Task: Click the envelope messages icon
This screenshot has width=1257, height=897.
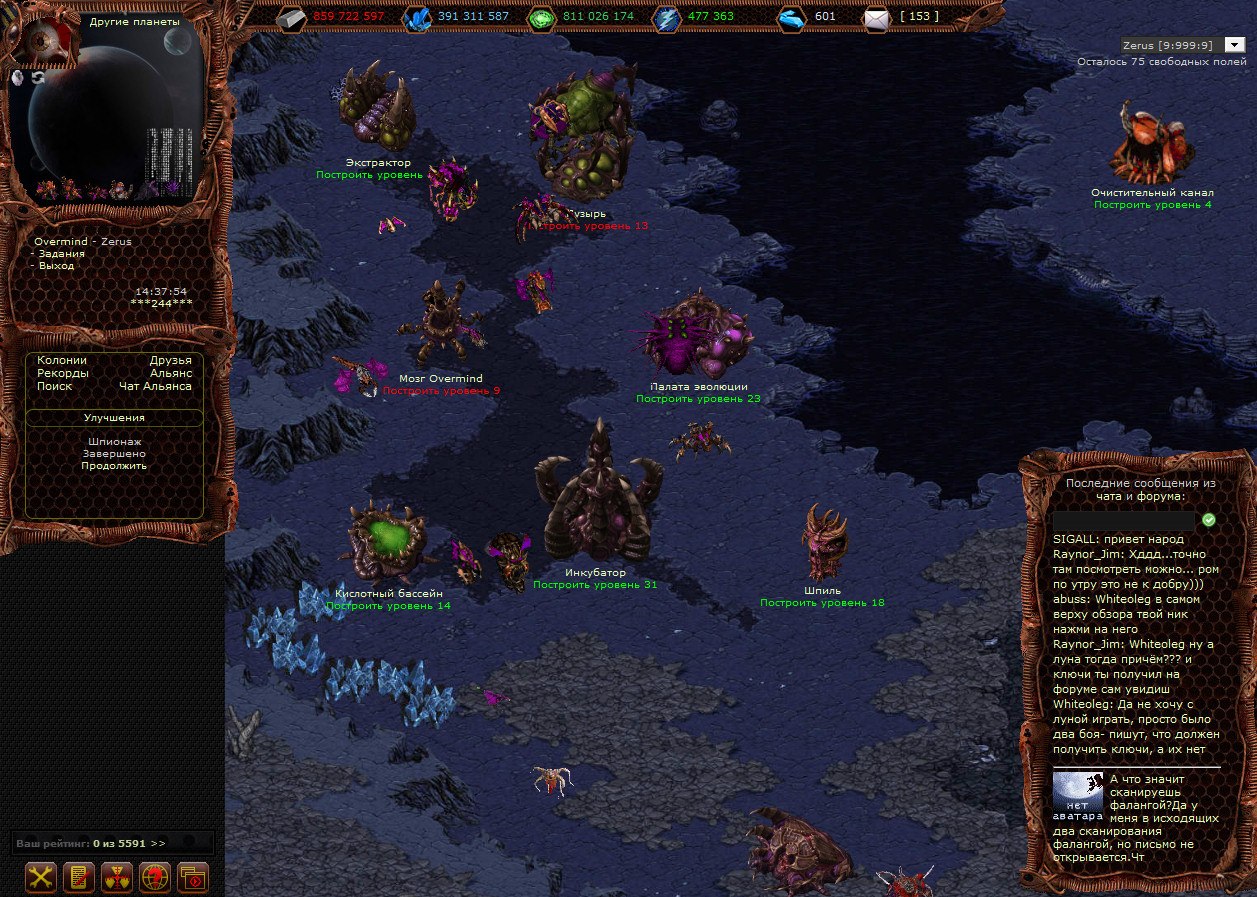Action: click(876, 17)
